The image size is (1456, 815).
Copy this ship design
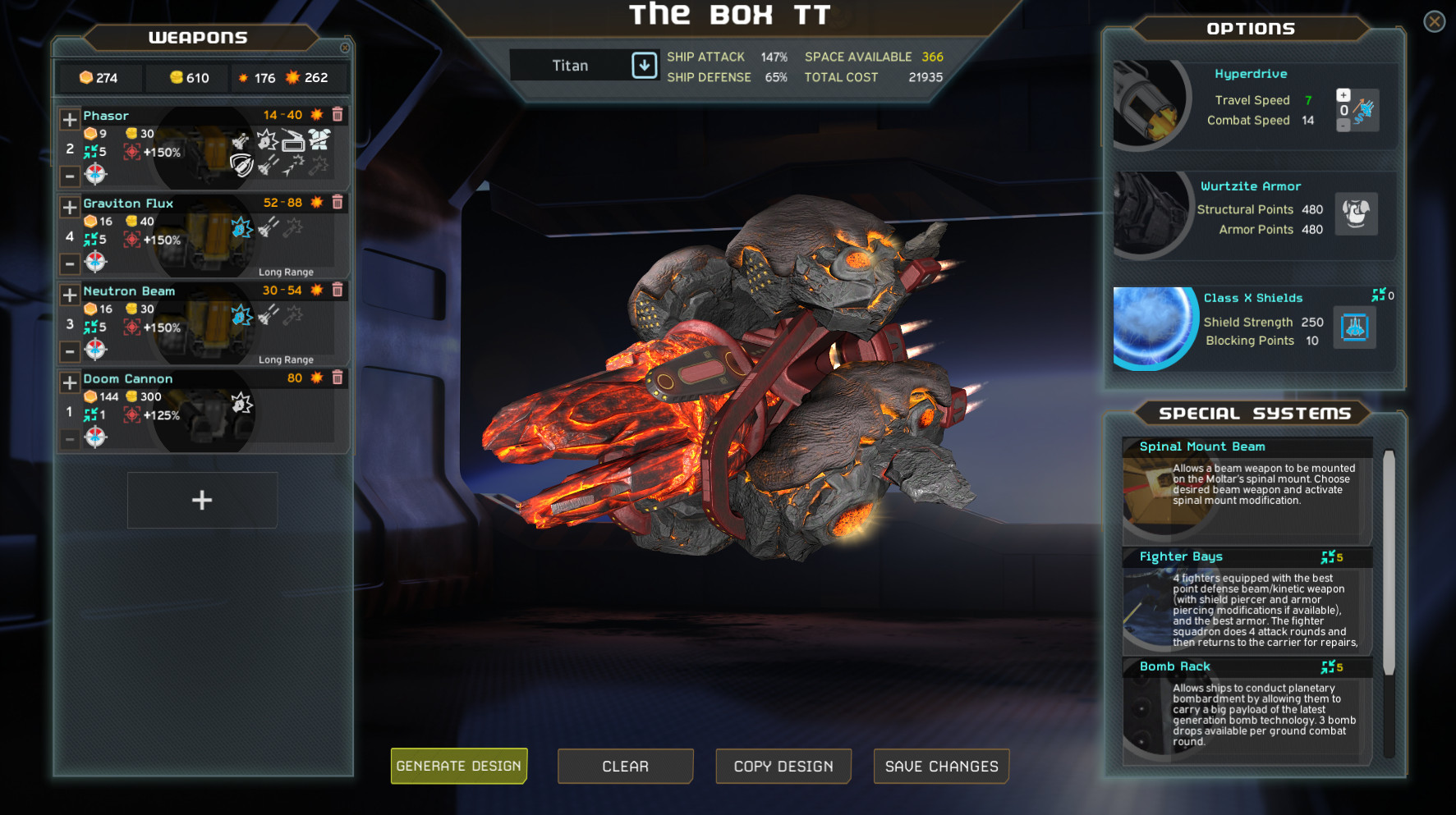pos(783,766)
